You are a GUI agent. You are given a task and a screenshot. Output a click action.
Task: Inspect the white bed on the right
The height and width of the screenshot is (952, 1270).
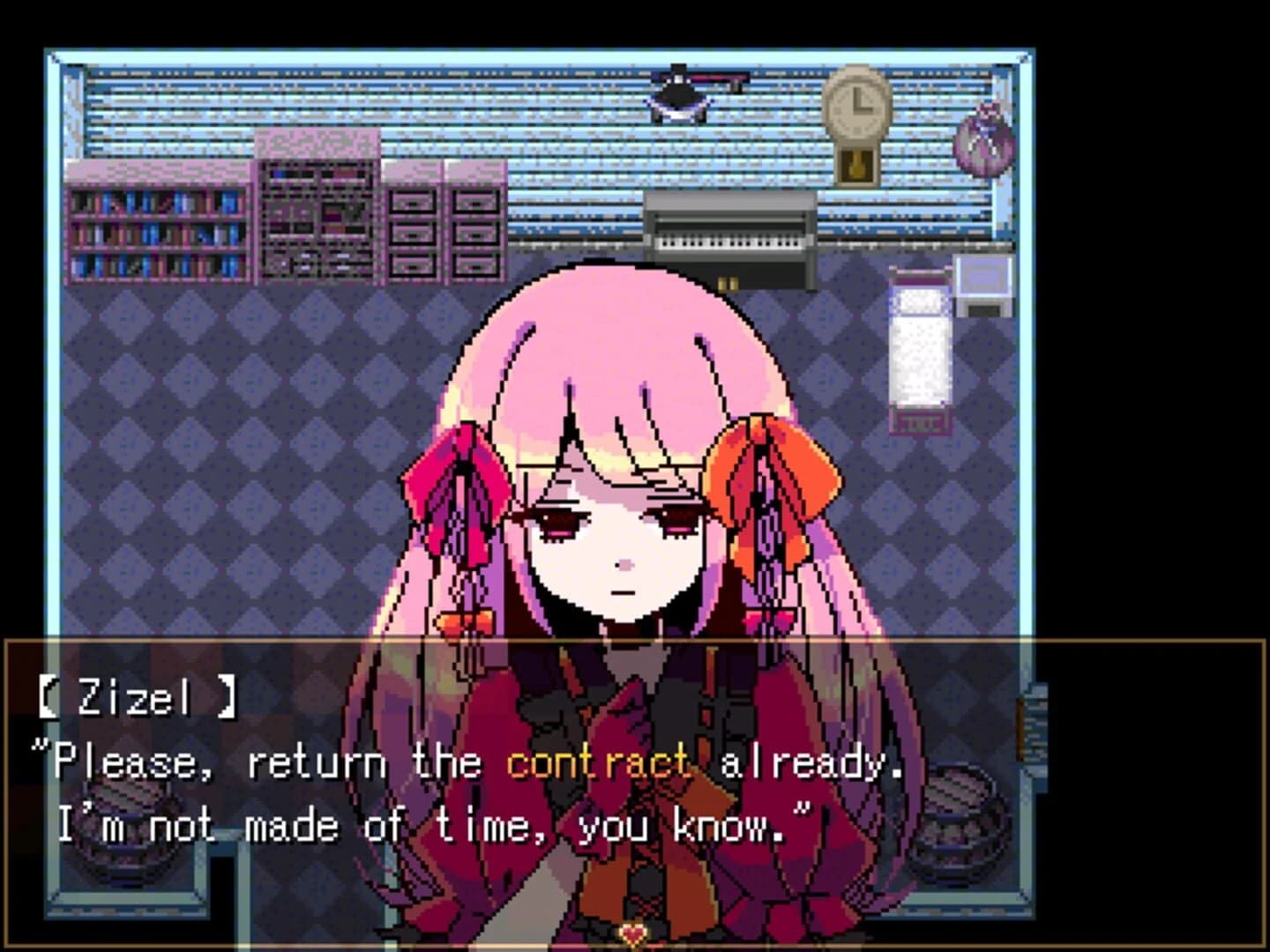(x=917, y=353)
